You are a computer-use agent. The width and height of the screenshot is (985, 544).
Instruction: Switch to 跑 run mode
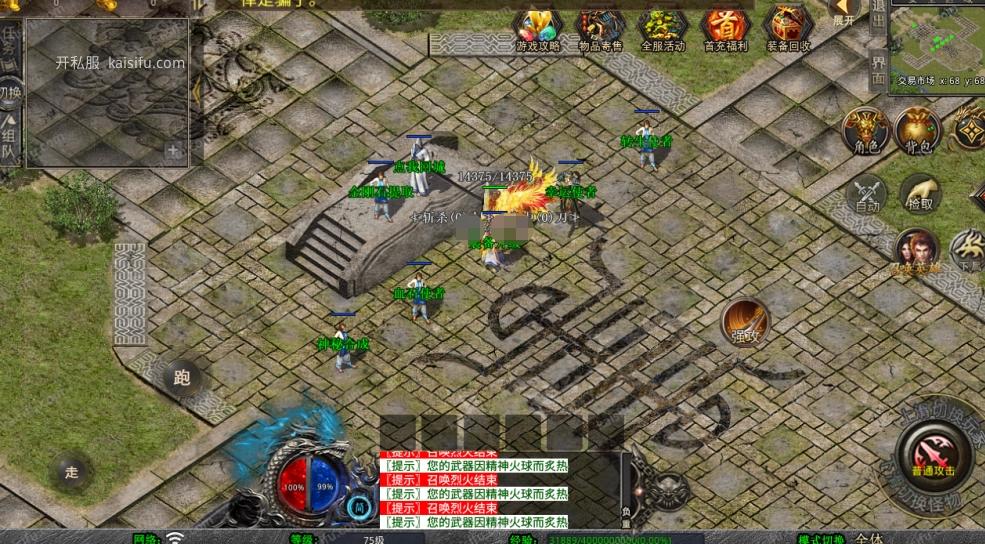182,378
